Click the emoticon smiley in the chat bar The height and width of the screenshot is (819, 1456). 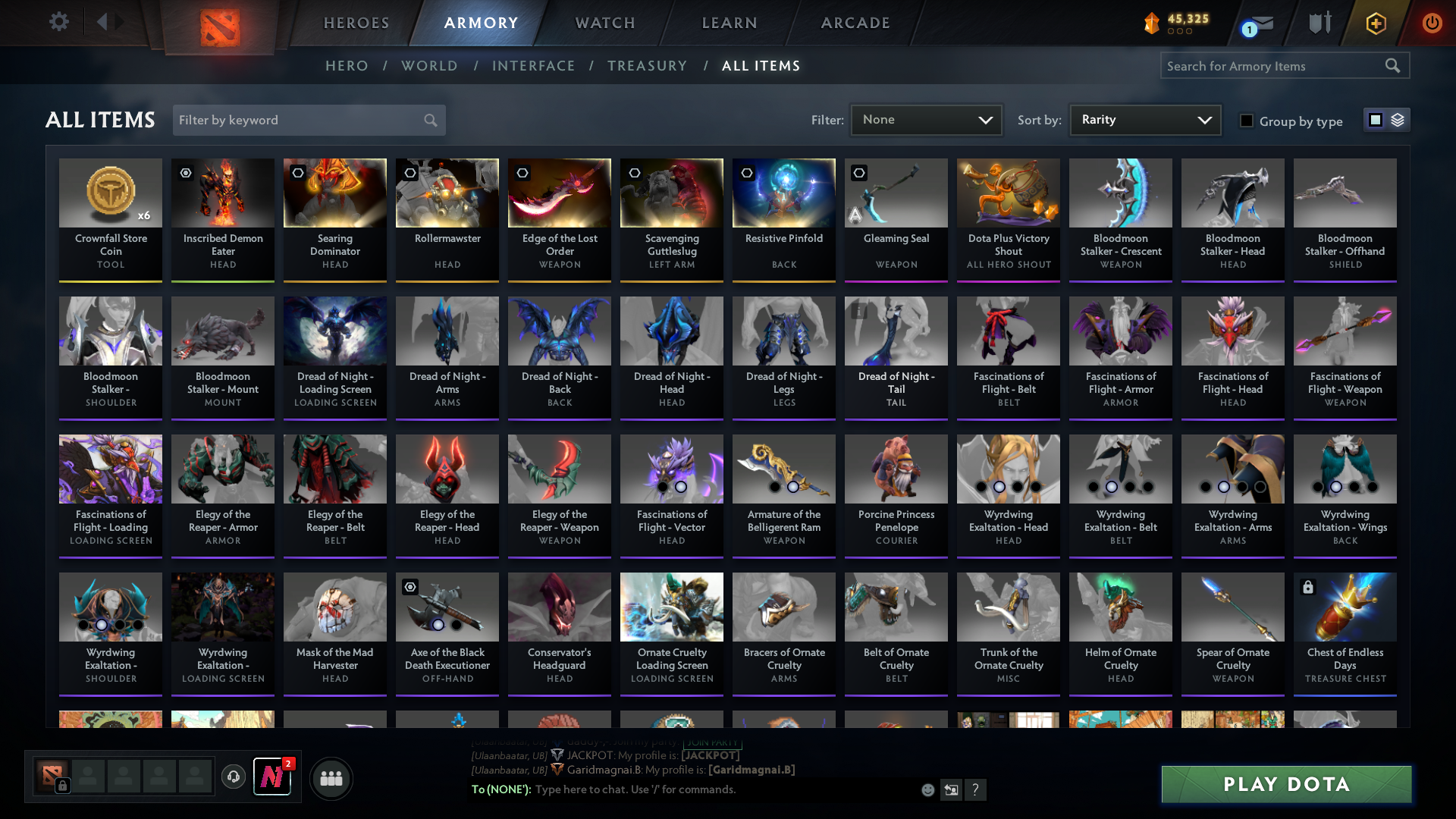pos(927,789)
